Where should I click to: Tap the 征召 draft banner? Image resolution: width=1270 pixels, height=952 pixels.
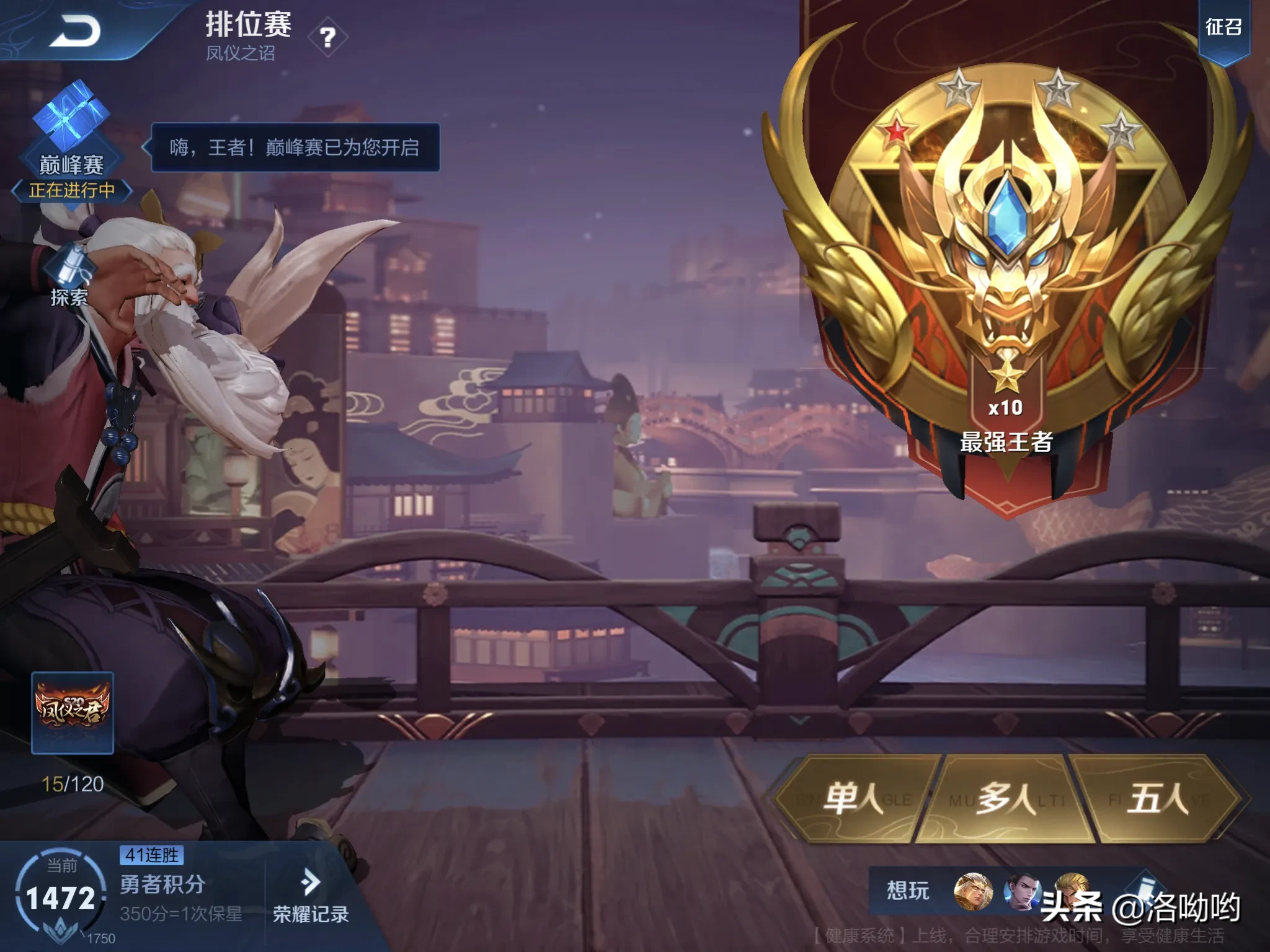pyautogui.click(x=1223, y=28)
